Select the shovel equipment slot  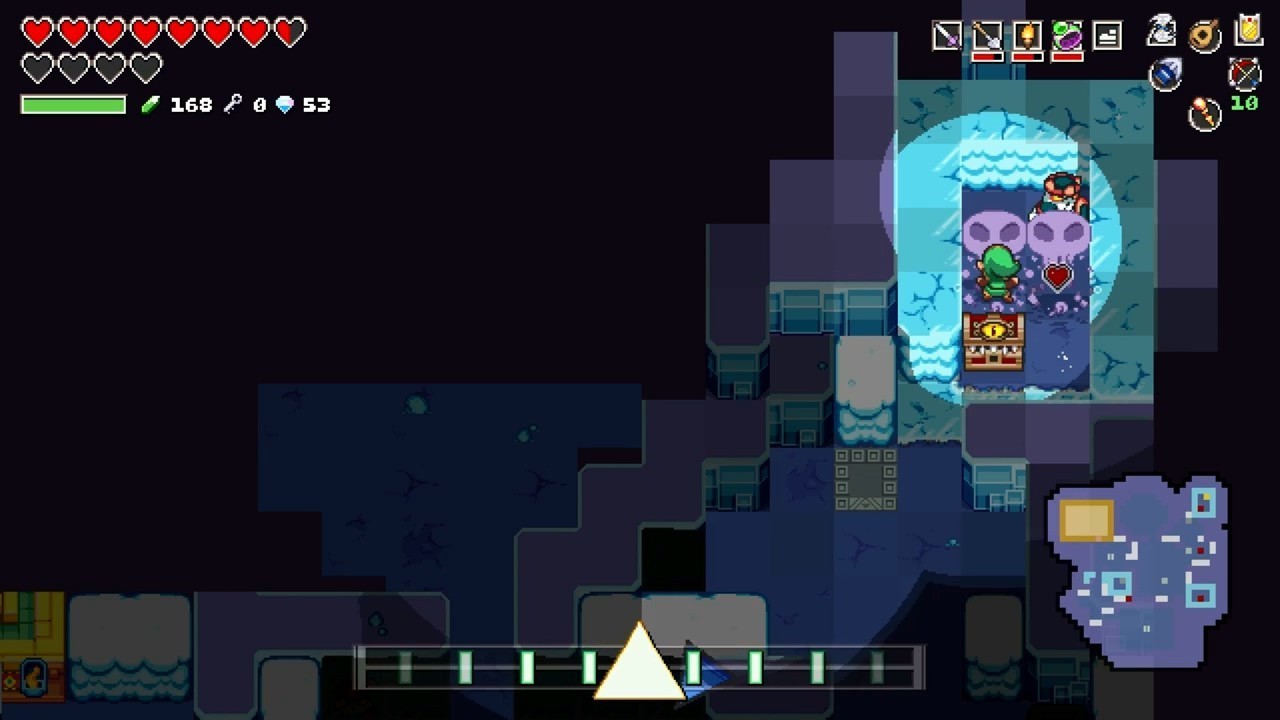(x=987, y=37)
